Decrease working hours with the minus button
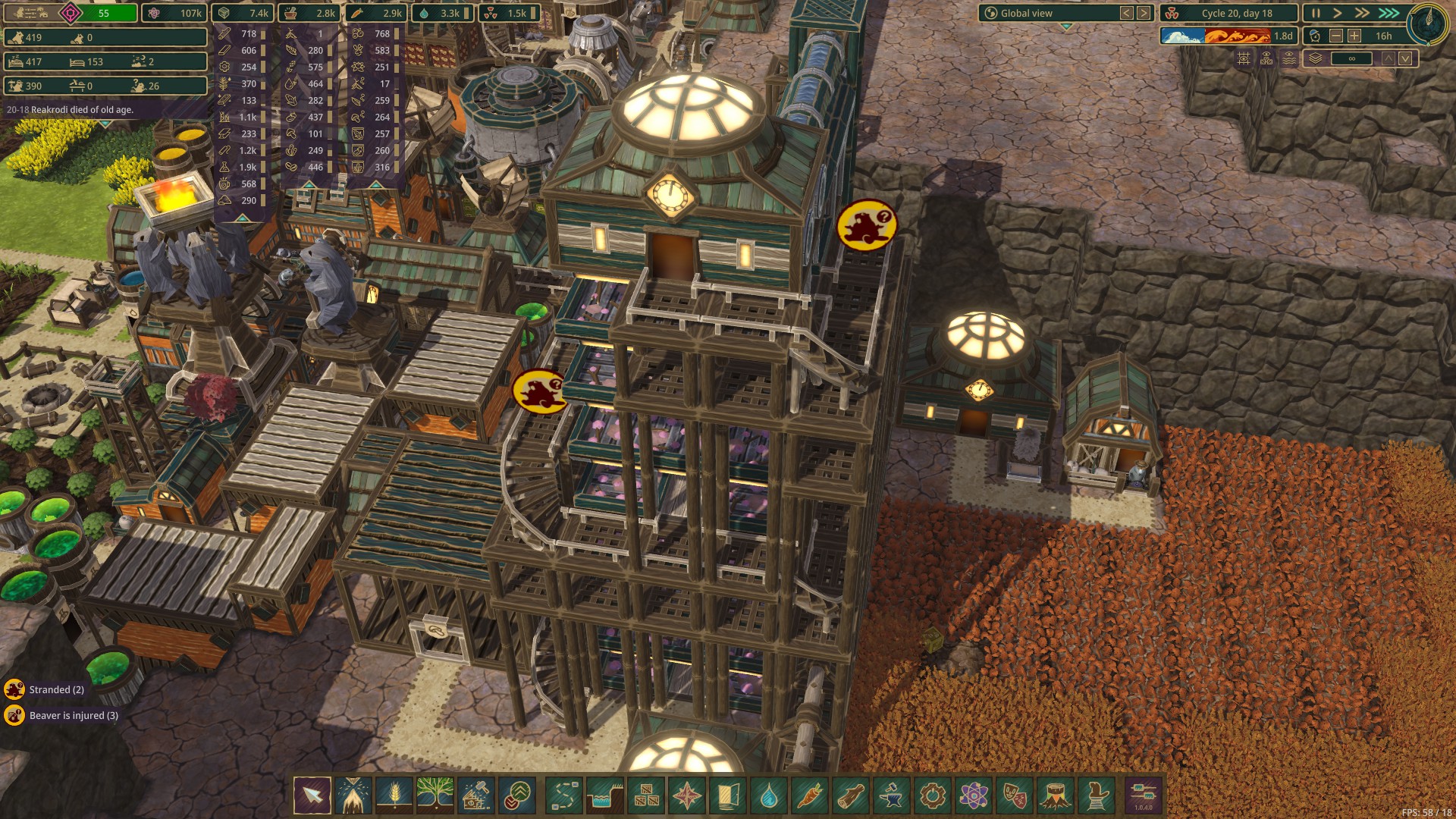1456x819 pixels. tap(1336, 36)
